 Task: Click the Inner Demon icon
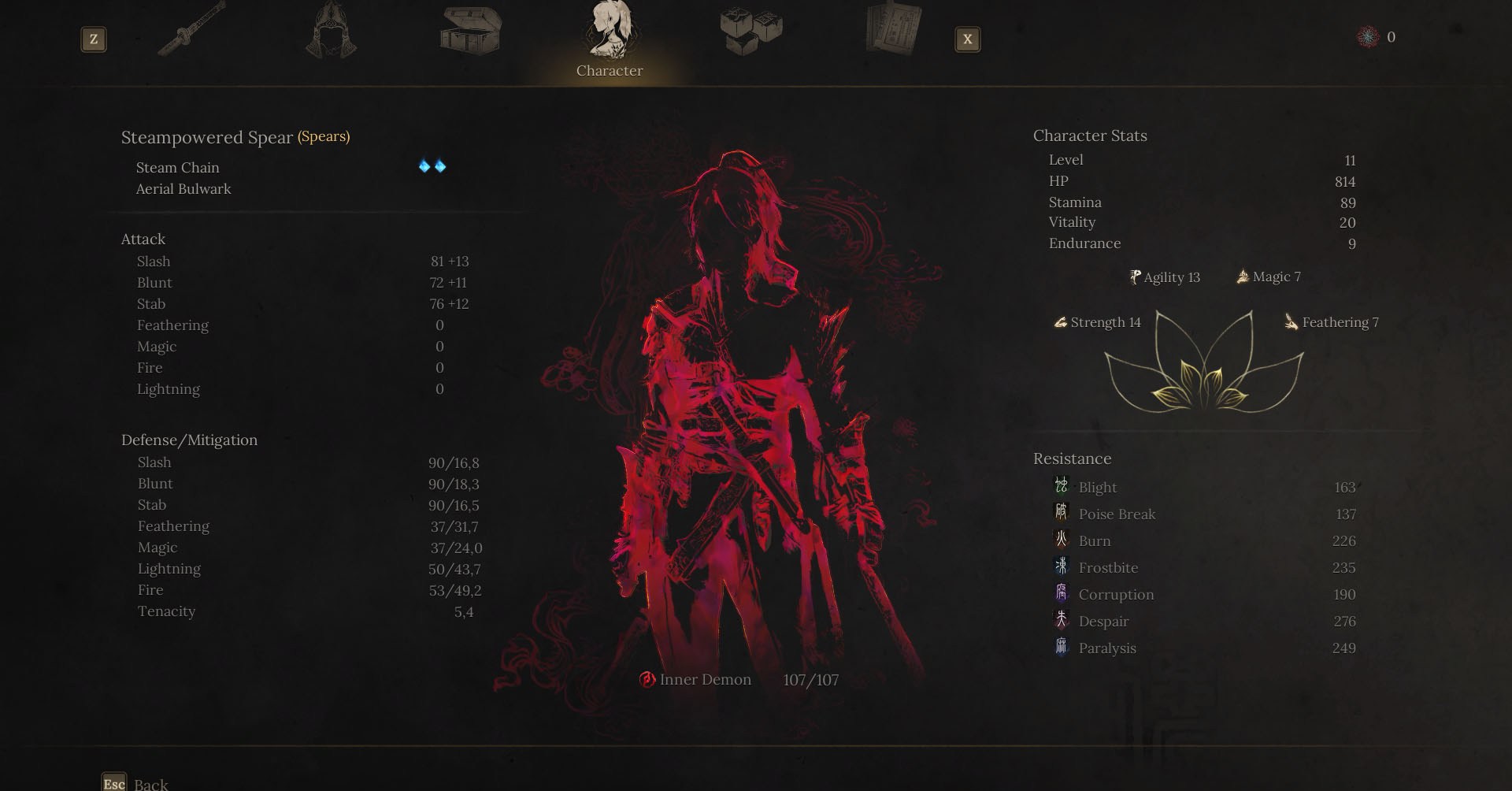647,679
